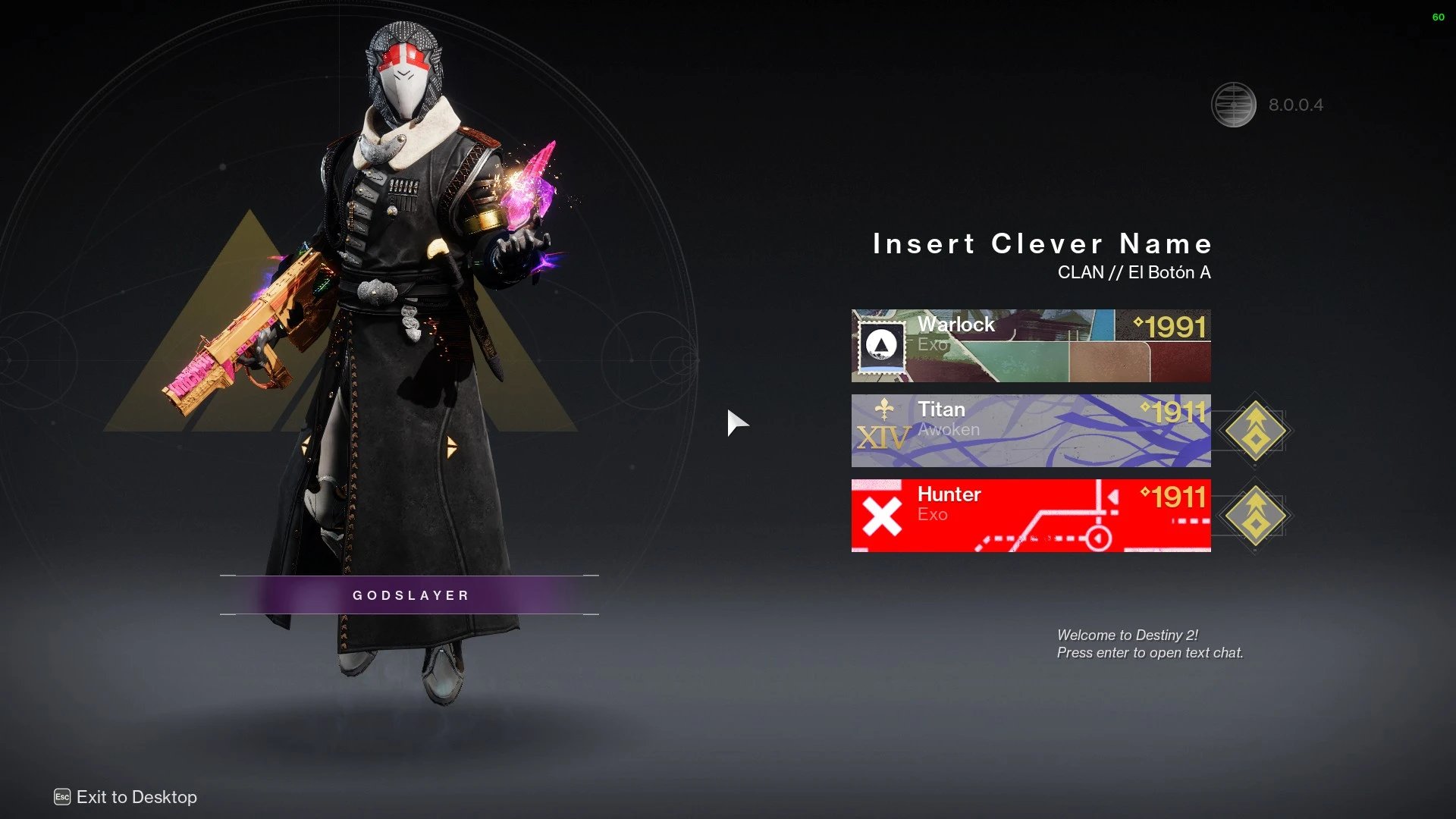Select the Warlock Exo character
1456x819 pixels.
click(1031, 346)
